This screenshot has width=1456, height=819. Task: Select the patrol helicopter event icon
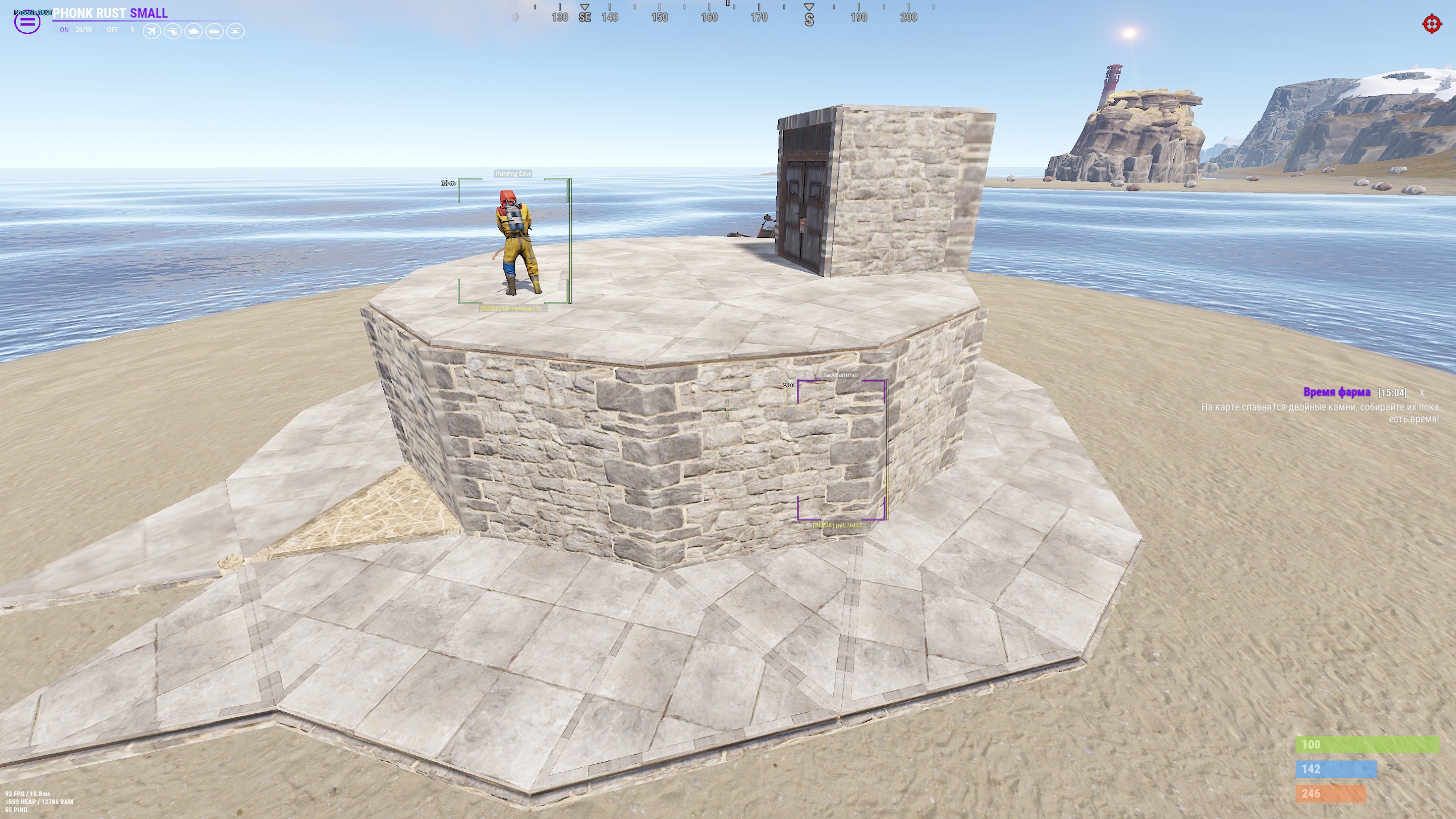point(173,31)
